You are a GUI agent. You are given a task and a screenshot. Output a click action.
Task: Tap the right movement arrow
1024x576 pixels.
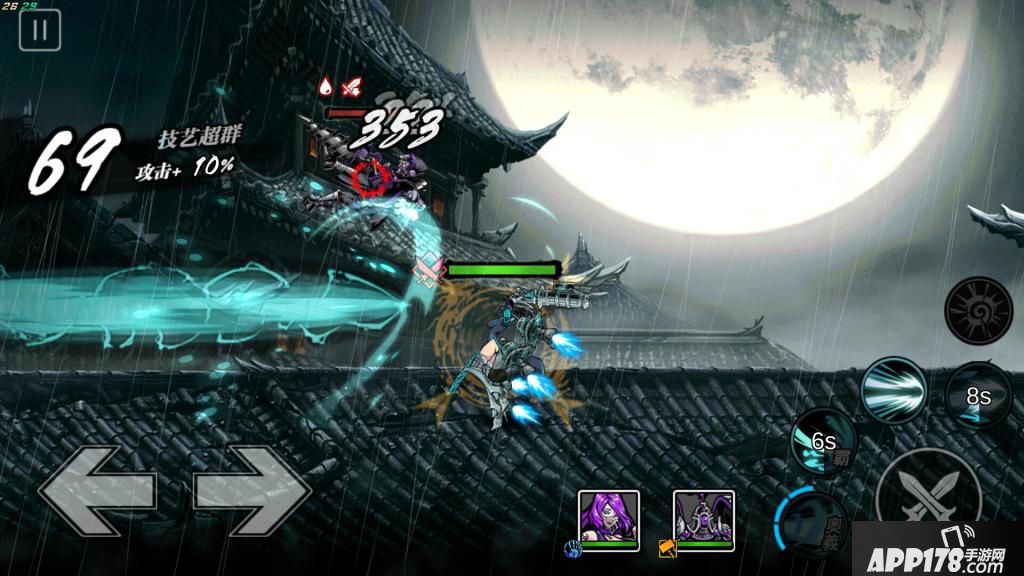pos(252,490)
